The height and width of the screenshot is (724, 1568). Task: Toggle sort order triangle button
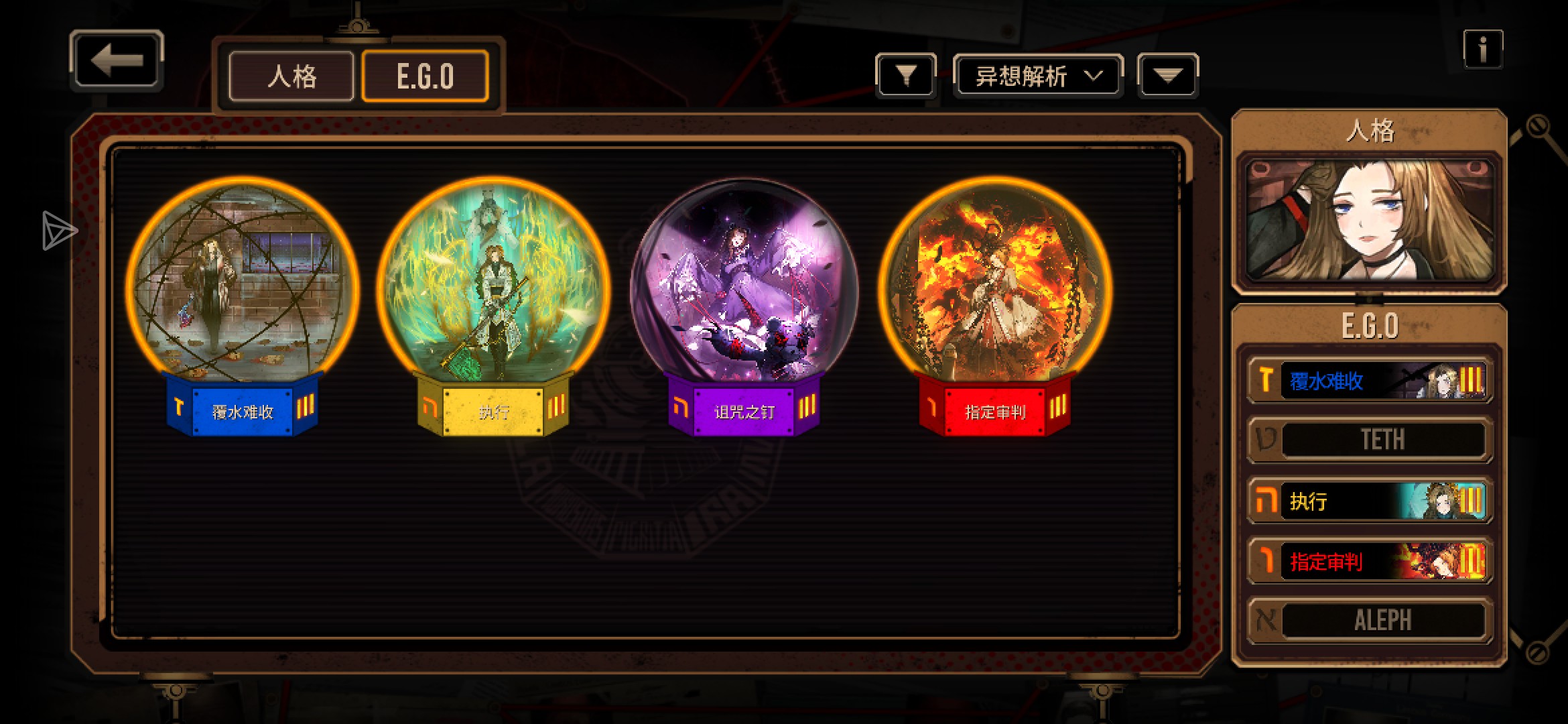[1167, 76]
